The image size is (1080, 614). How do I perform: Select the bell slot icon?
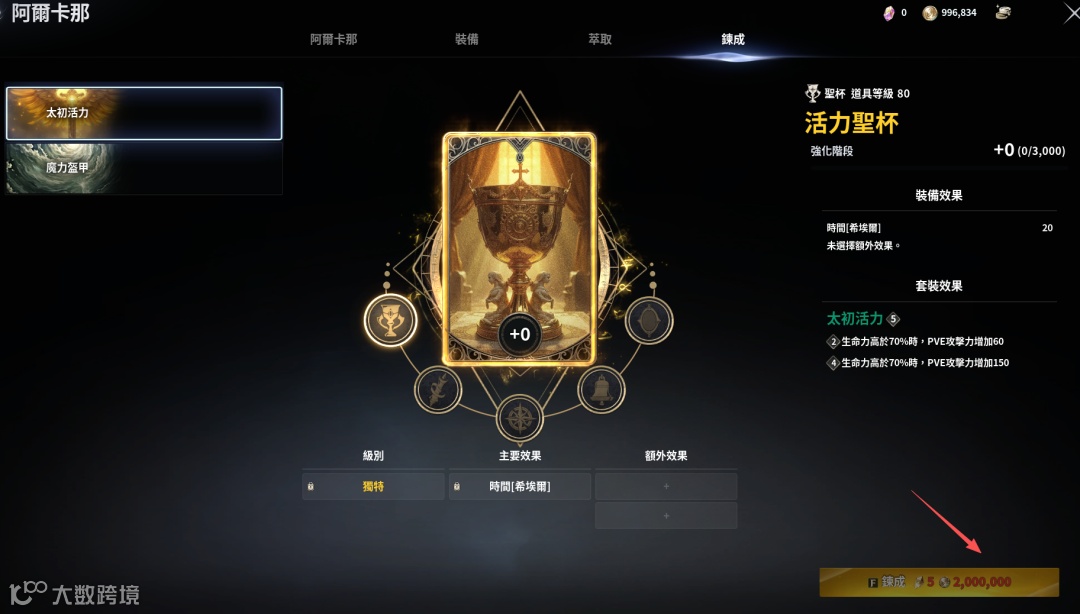(601, 389)
